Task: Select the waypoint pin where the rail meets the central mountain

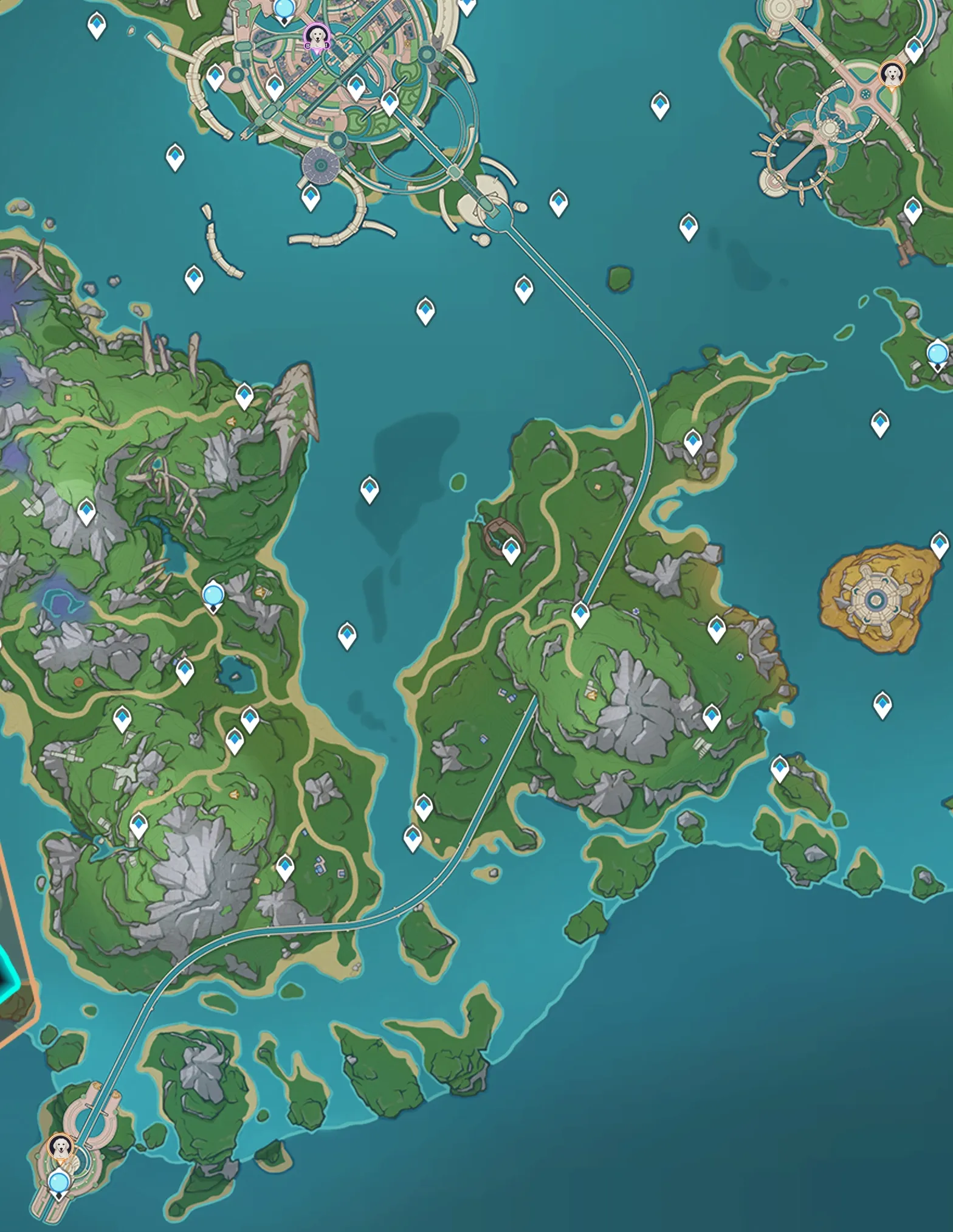Action: 580,614
